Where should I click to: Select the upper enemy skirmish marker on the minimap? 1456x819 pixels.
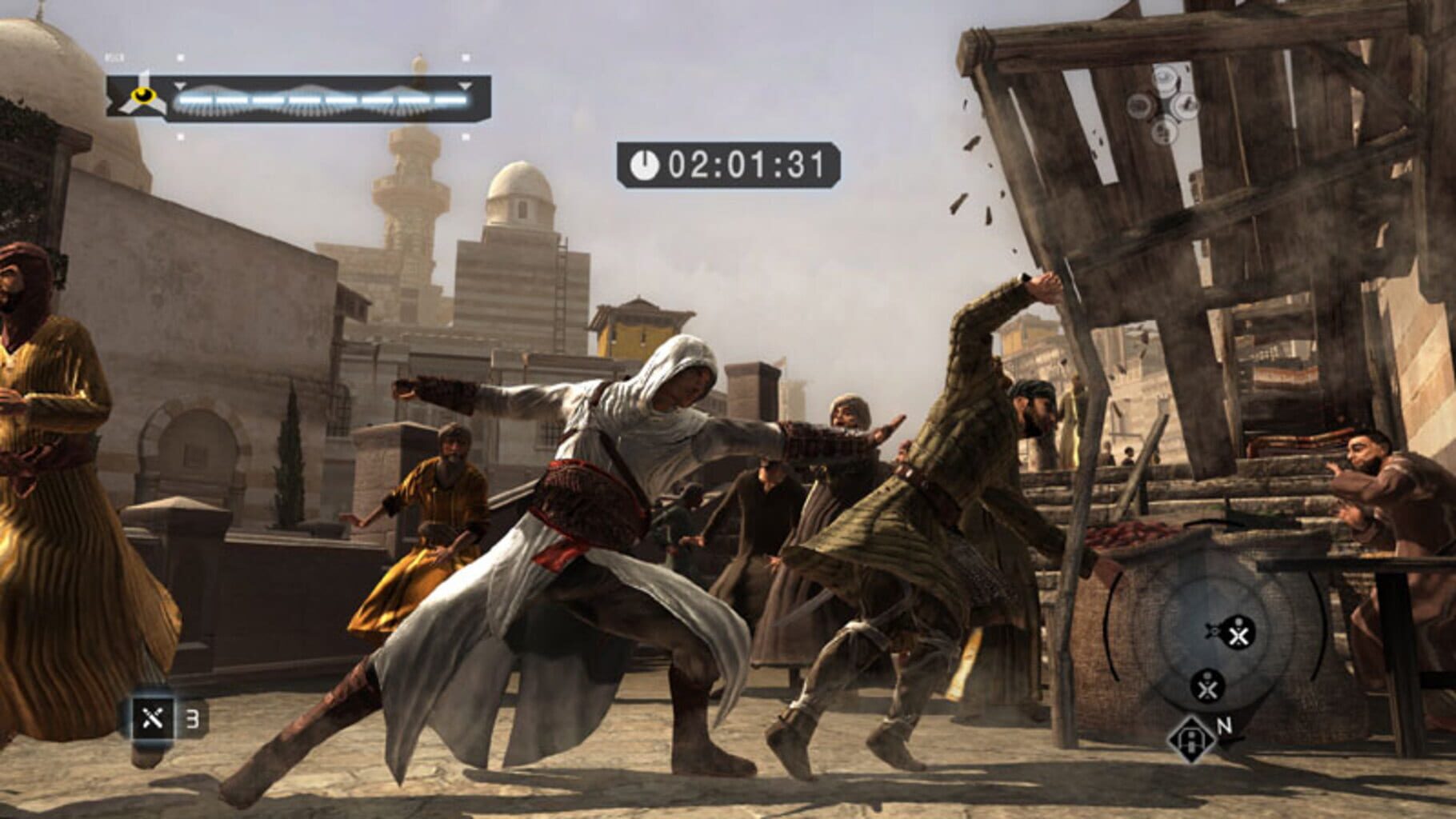tap(1238, 633)
